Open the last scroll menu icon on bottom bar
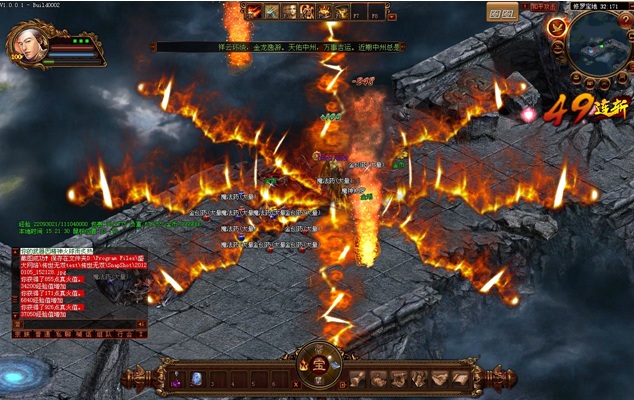This screenshot has width=634, height=400. tap(459, 378)
